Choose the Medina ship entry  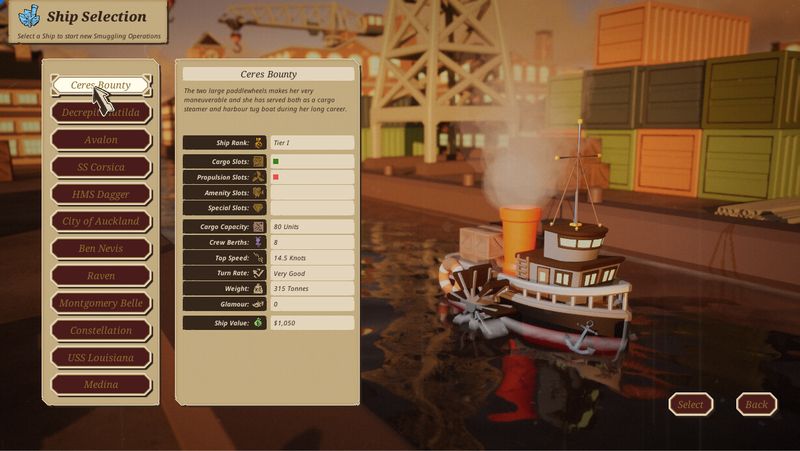pyautogui.click(x=101, y=384)
